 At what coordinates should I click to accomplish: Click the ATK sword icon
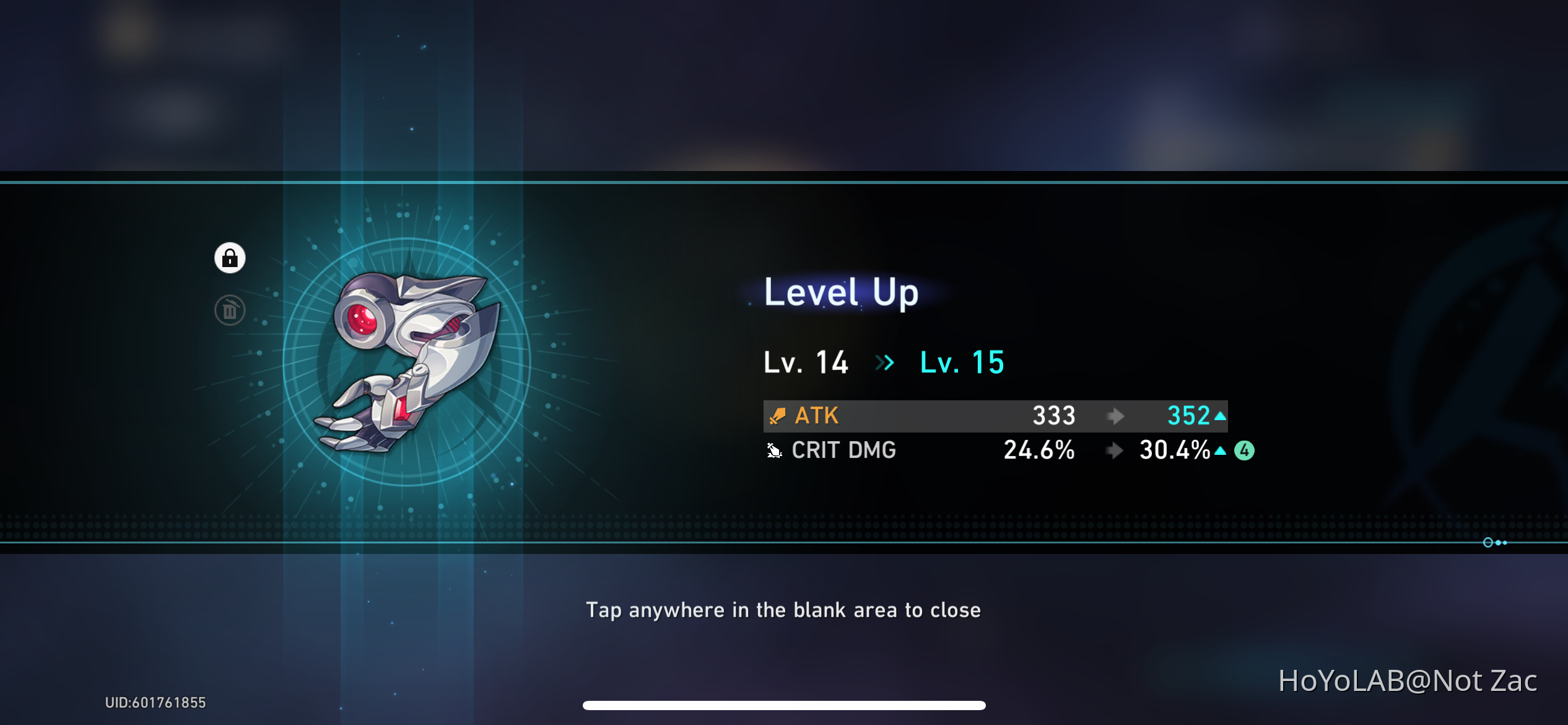coord(777,416)
